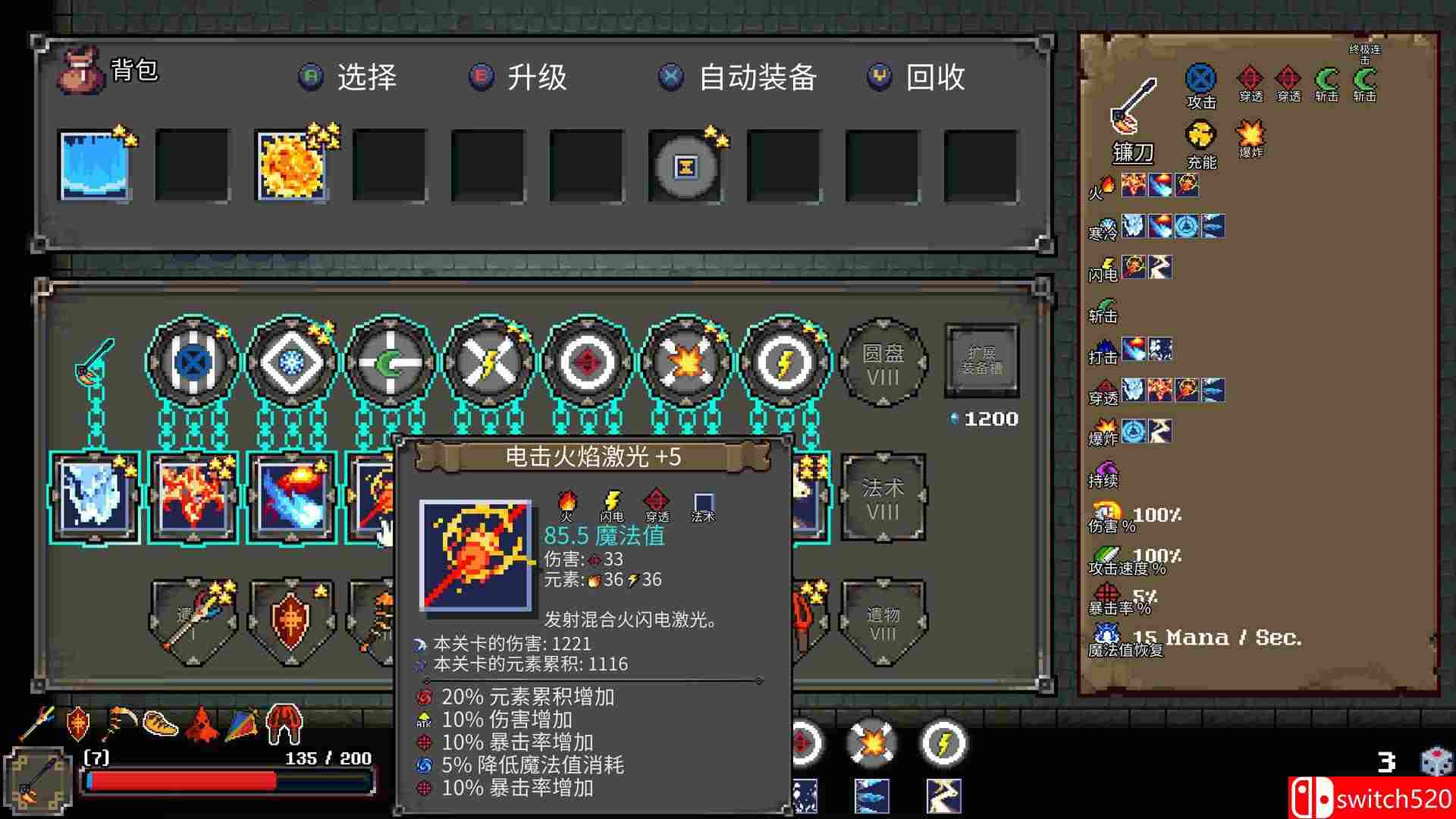Select the ice spell card in the backpack
Viewport: 1456px width, 819px height.
(95, 165)
